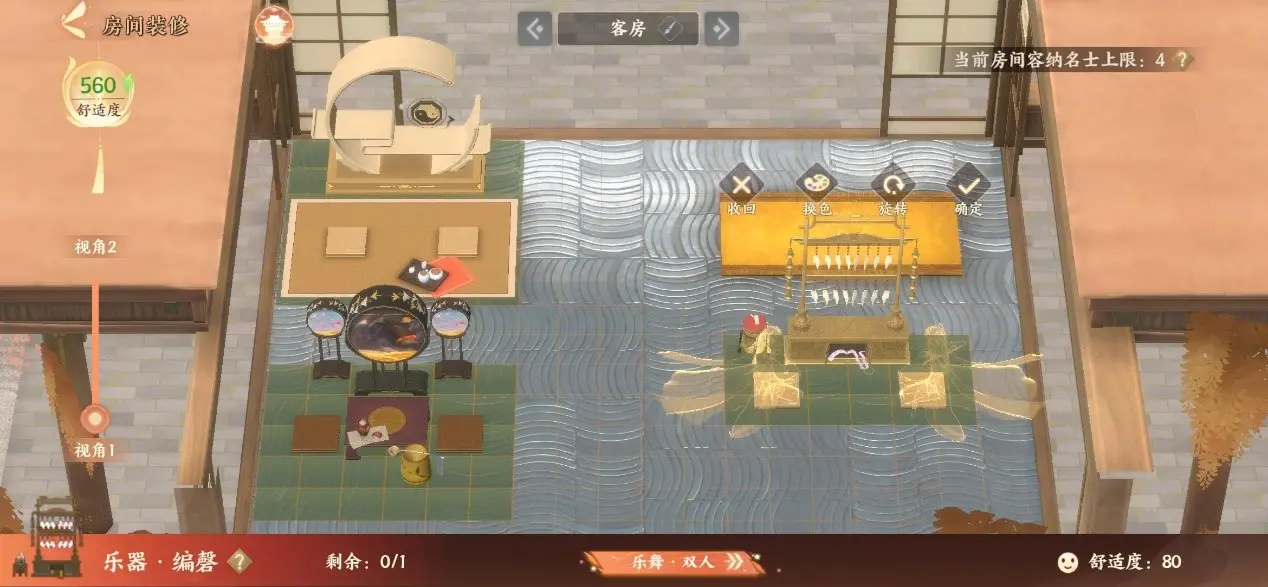Screen dimensions: 1268x587
Task: Switch the camera to 视角2
Action: point(96,247)
